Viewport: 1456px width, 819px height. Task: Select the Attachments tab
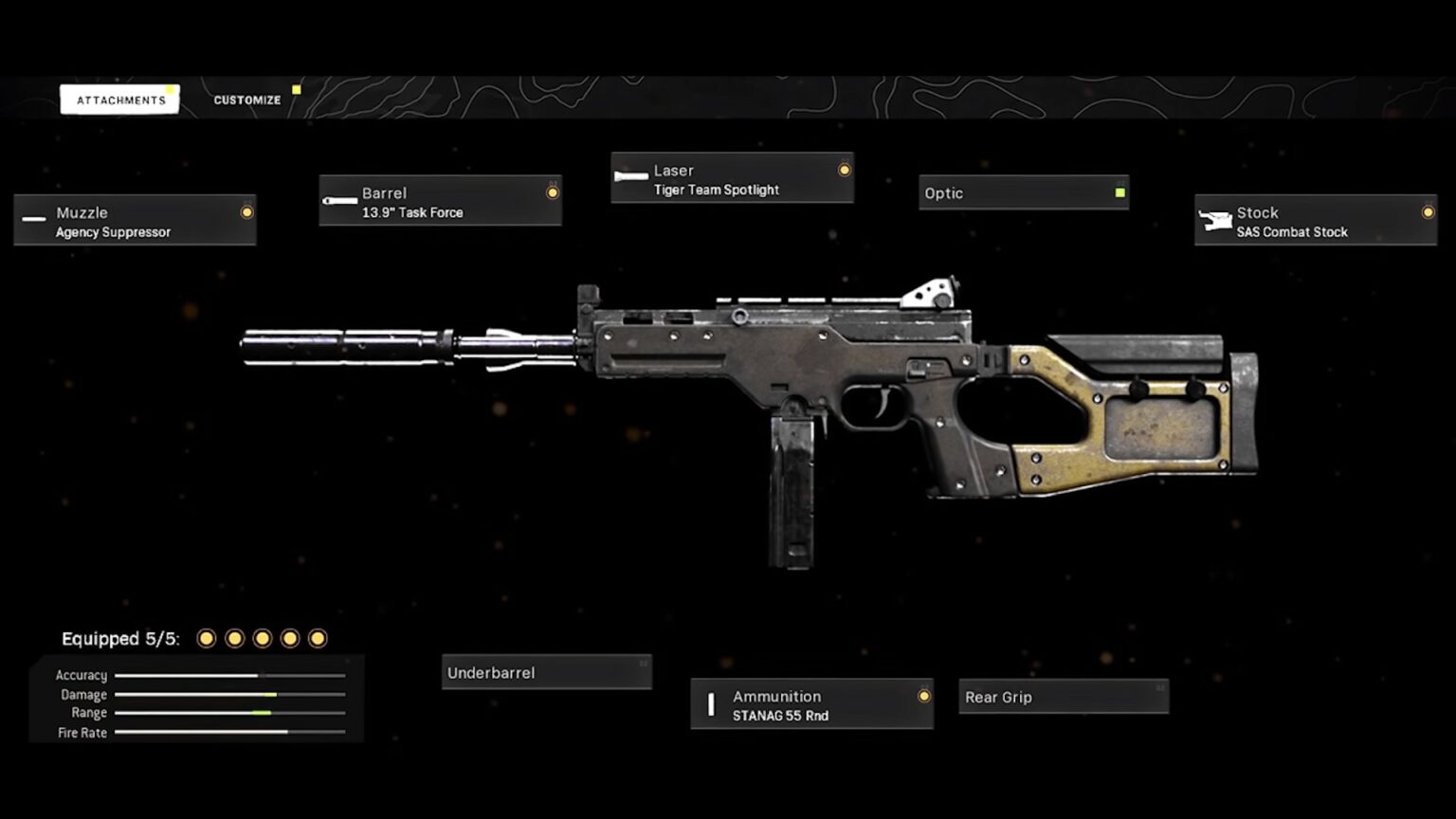click(x=119, y=99)
